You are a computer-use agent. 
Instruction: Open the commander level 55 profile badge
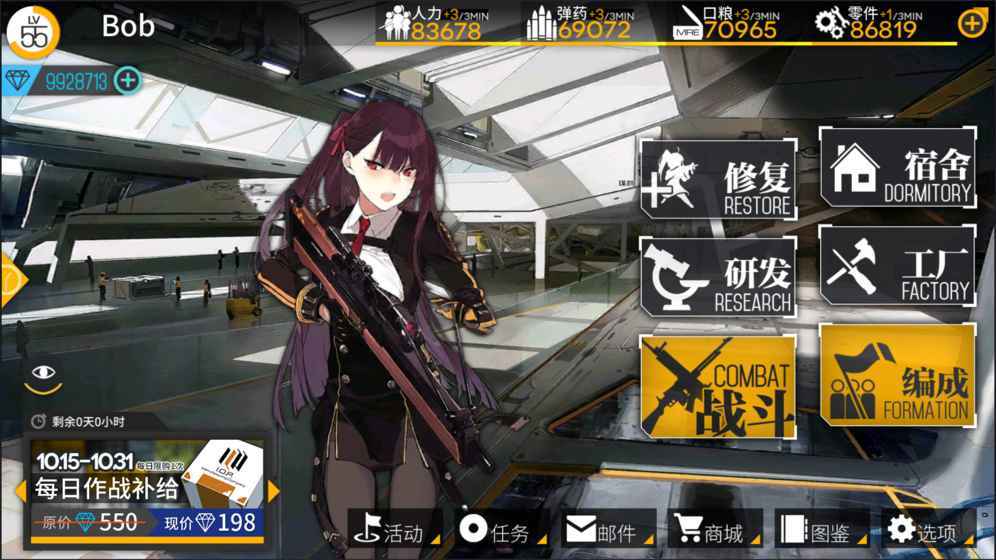click(x=34, y=33)
